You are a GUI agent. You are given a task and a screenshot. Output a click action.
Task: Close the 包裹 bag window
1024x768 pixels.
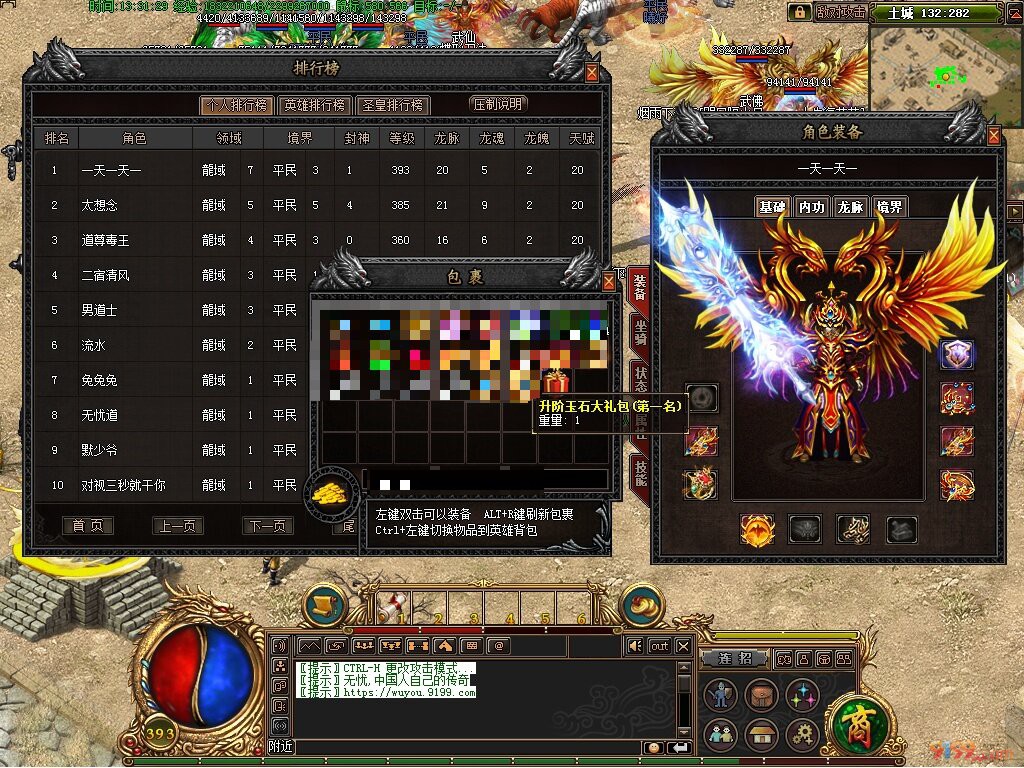[609, 281]
